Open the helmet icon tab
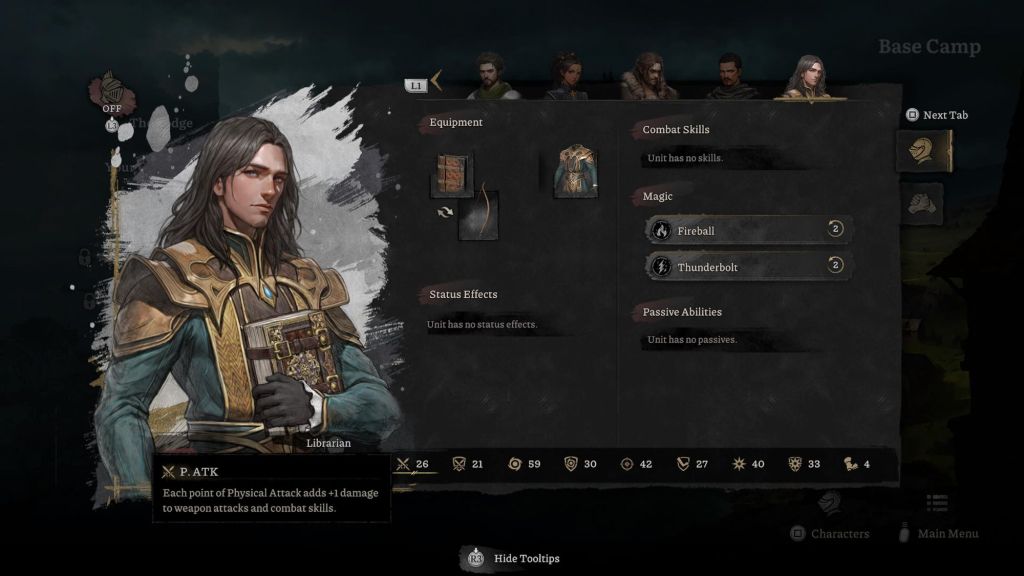 click(x=923, y=151)
